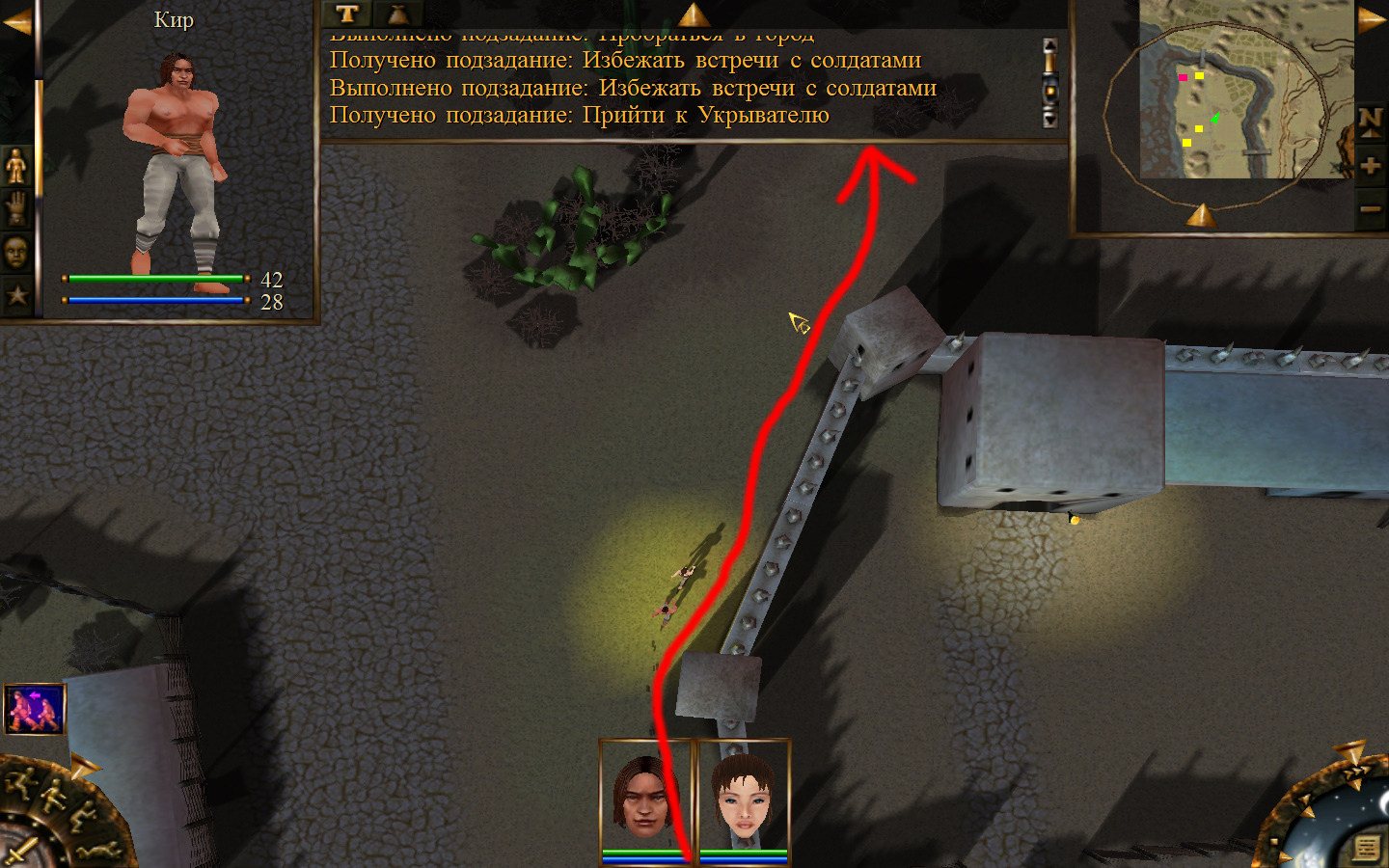Zoom in the minimap with plus
The image size is (1389, 868).
1371,166
